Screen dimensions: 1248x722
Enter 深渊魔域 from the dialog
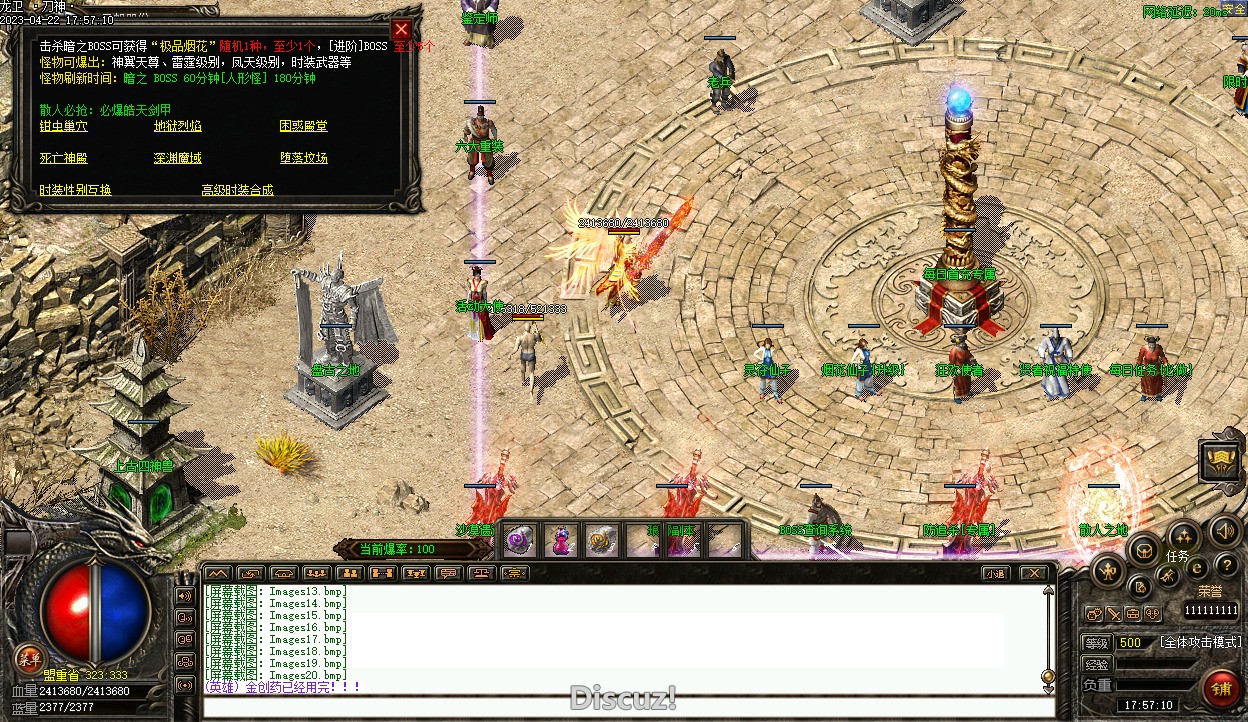tap(177, 158)
